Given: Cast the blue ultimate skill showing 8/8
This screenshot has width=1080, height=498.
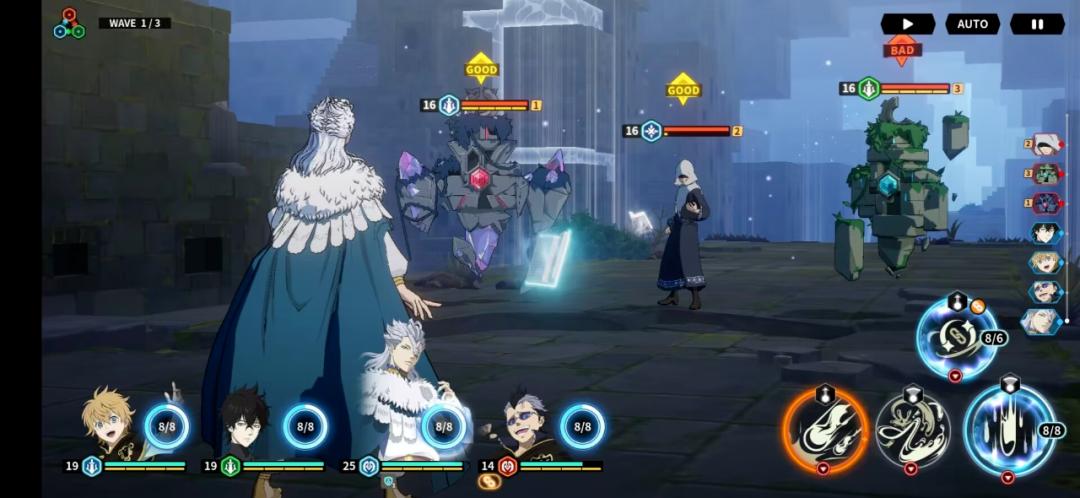Looking at the screenshot, I should 1008,427.
